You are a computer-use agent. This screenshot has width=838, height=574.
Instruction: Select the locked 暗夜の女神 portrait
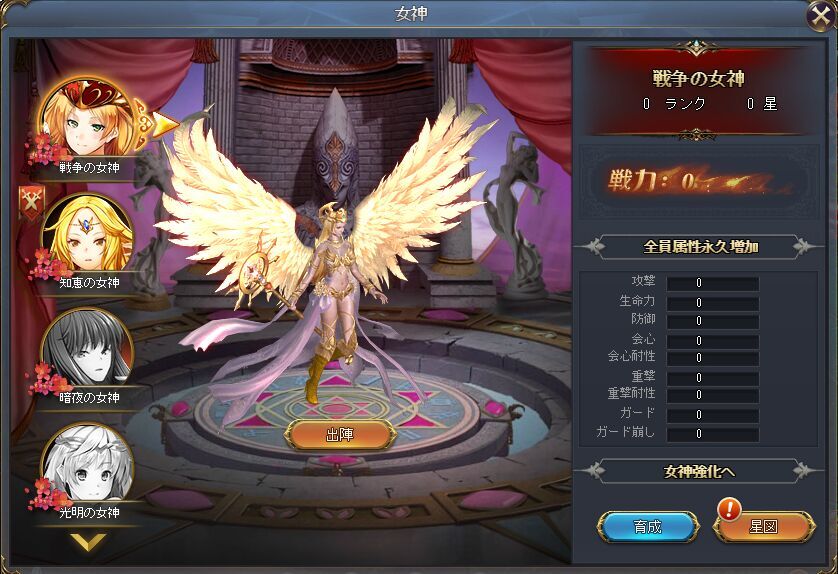tap(88, 349)
